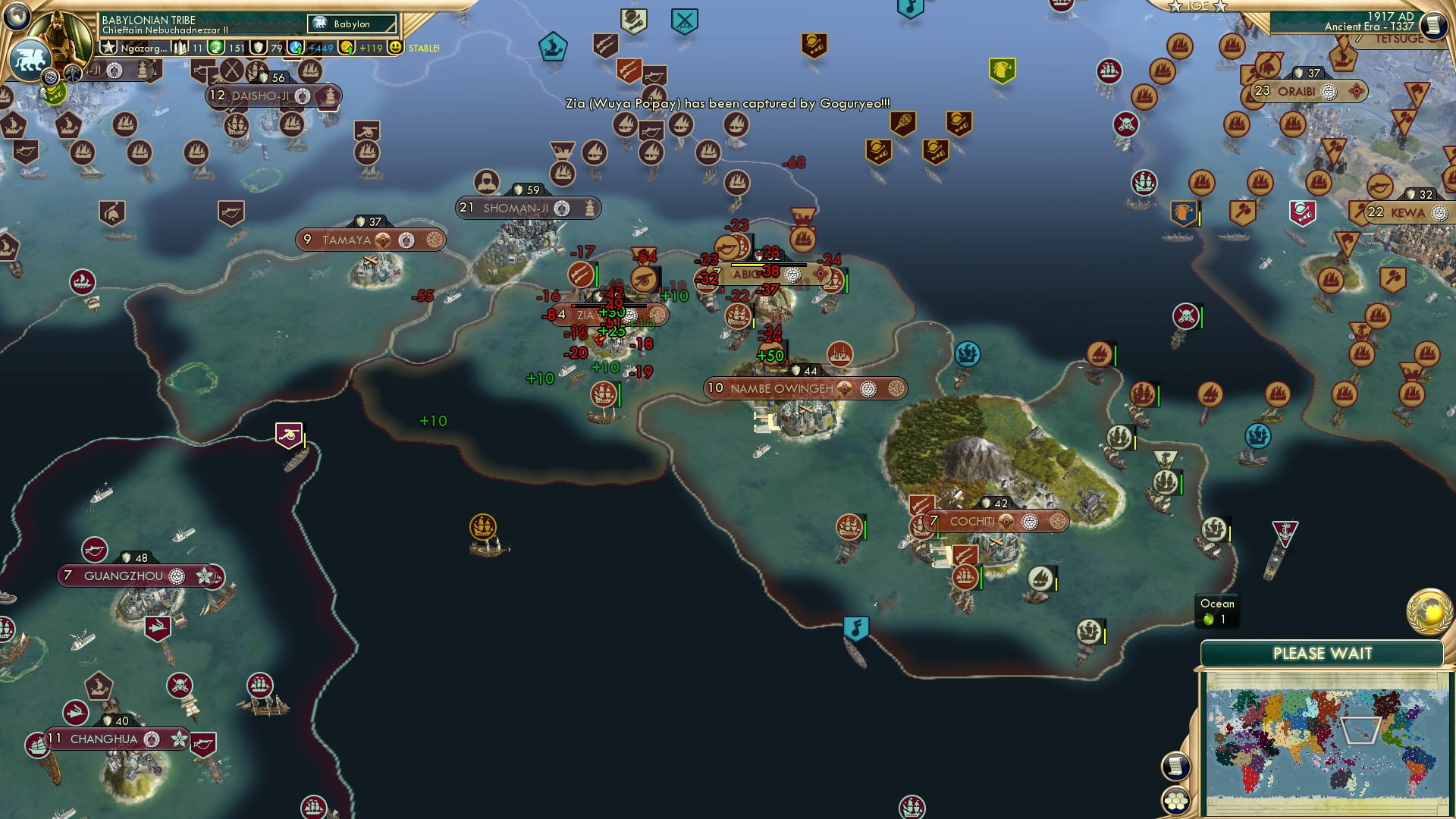This screenshot has height=819, width=1456.
Task: Click the green science count icon
Action: click(x=215, y=47)
